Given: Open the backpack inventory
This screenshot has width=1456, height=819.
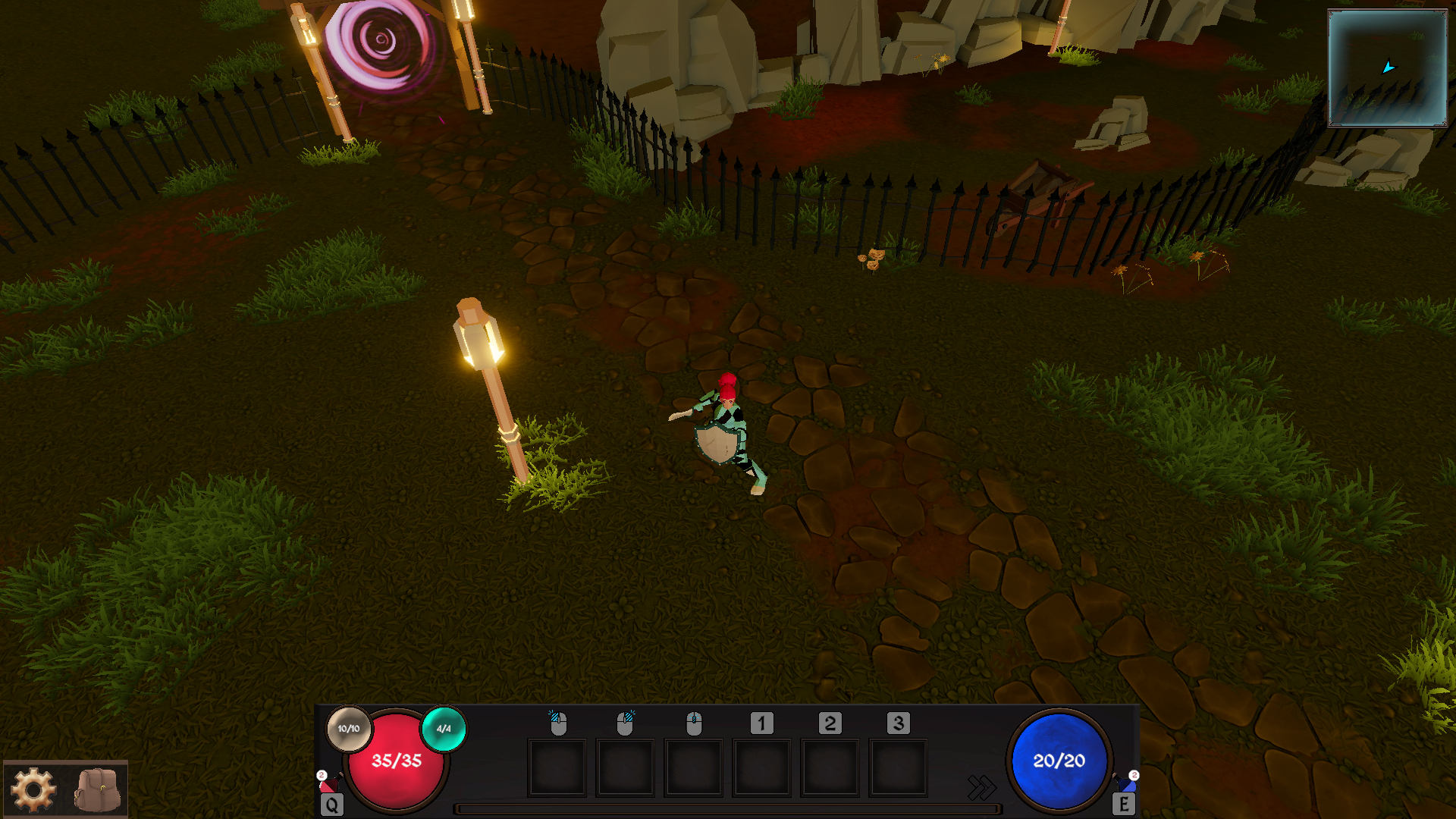Looking at the screenshot, I should (97, 789).
